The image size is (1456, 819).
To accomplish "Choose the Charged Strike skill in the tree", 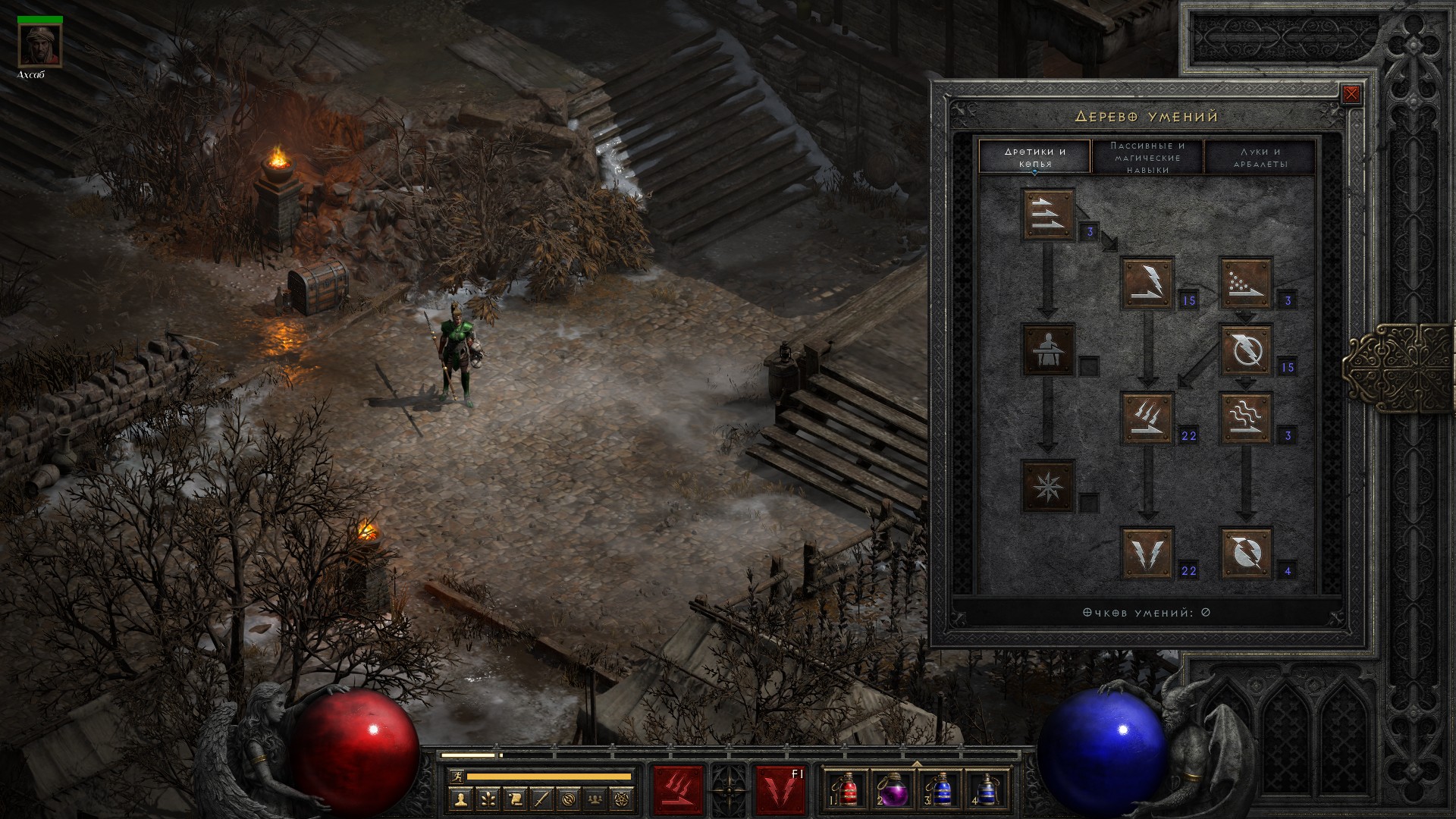I will [1147, 418].
